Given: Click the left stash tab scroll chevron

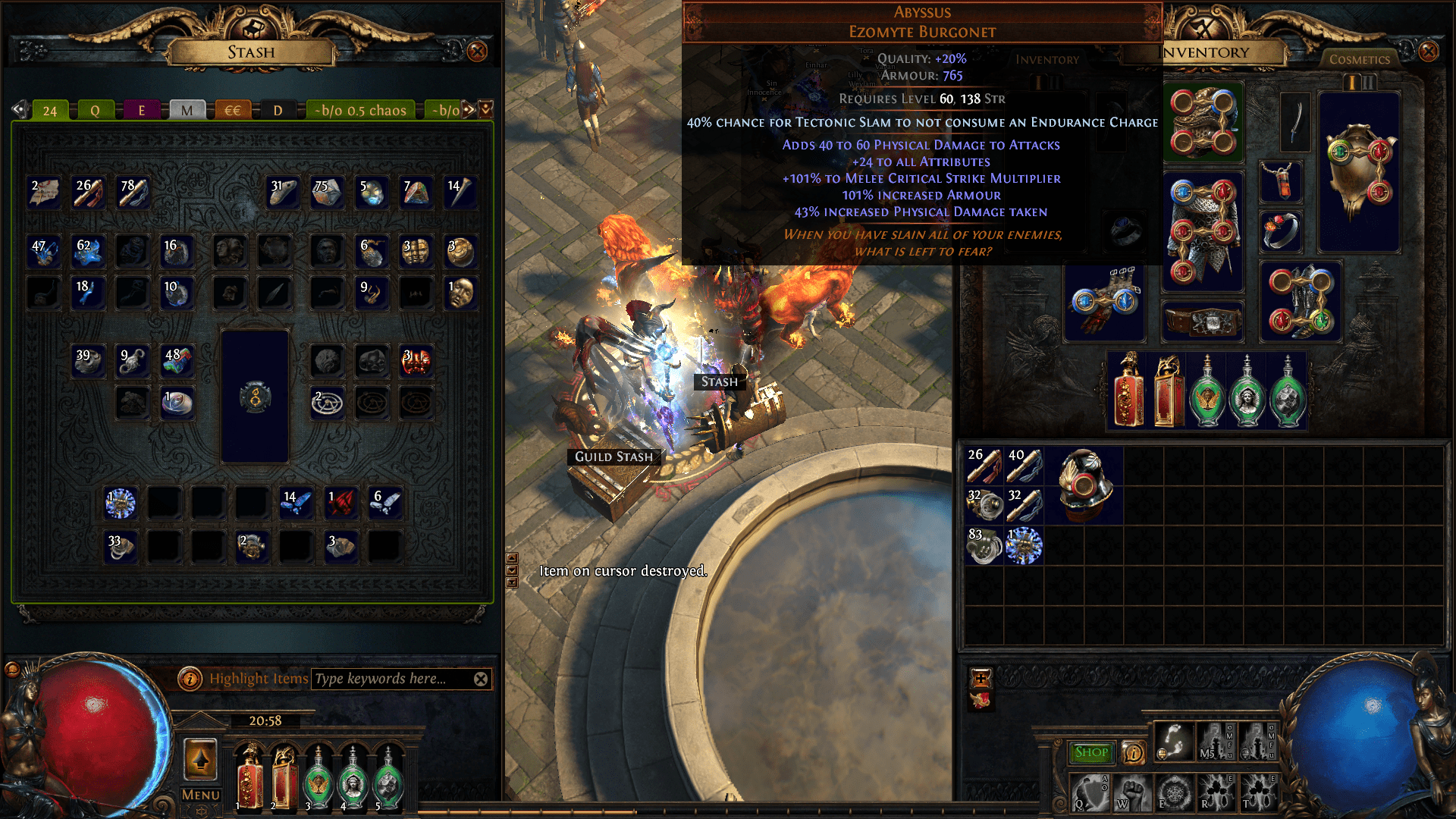Looking at the screenshot, I should (18, 109).
